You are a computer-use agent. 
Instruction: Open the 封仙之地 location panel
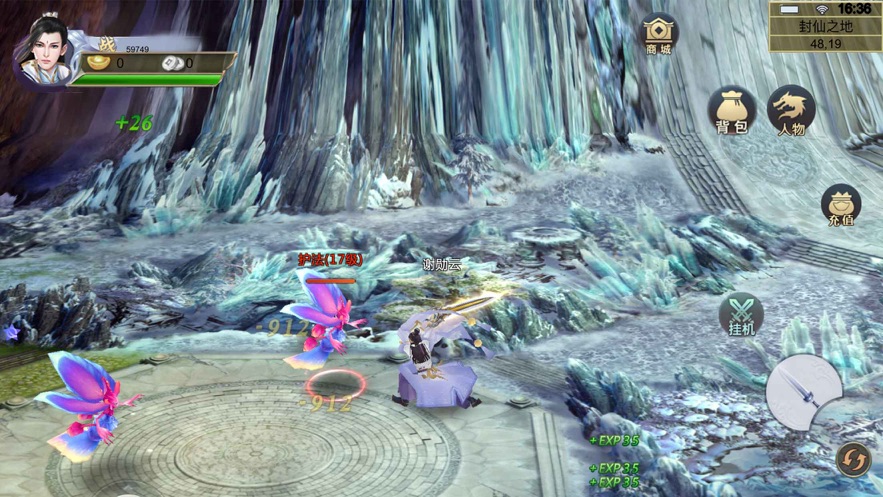pyautogui.click(x=825, y=27)
